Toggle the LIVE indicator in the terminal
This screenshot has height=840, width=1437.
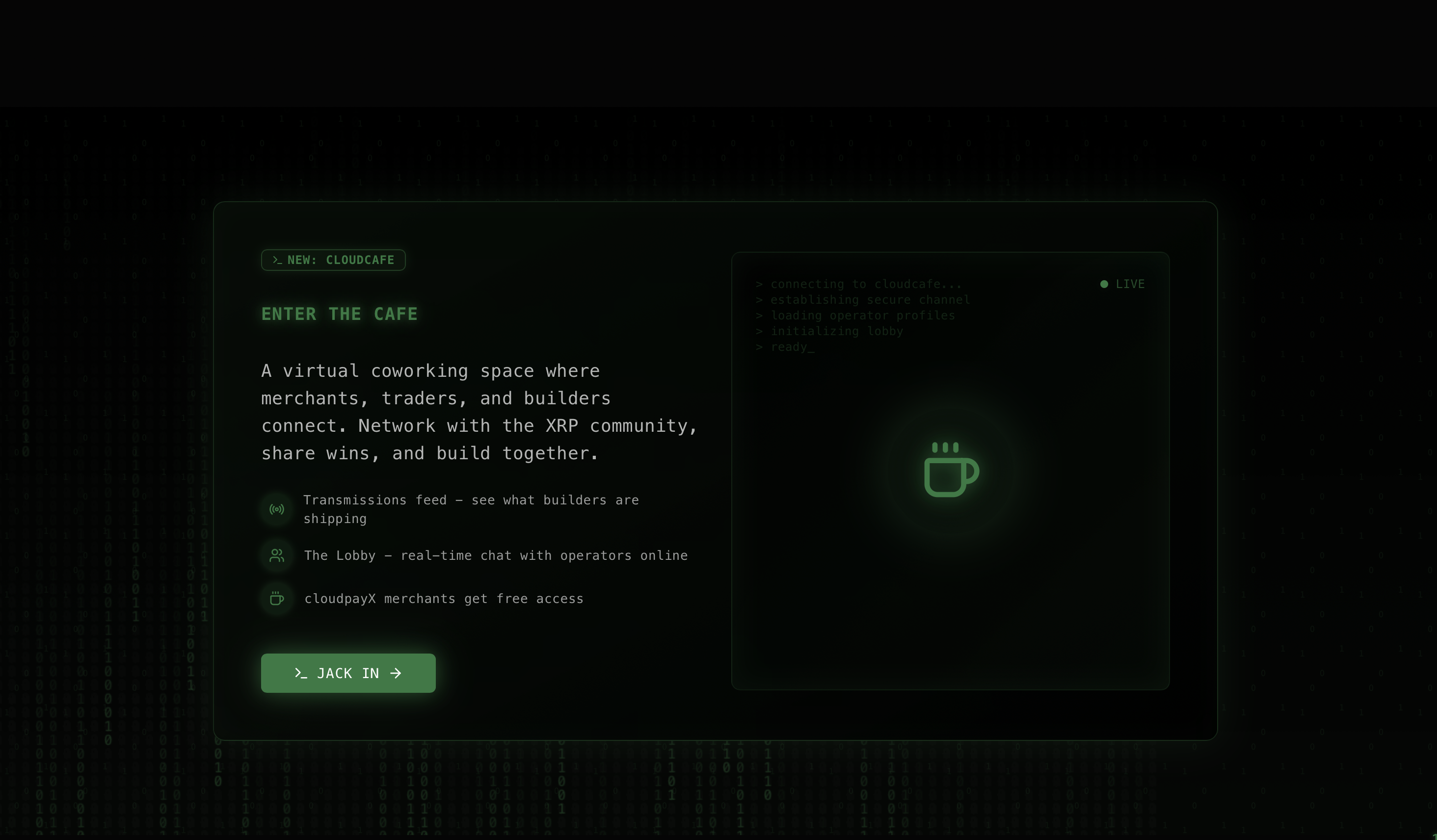click(1122, 284)
